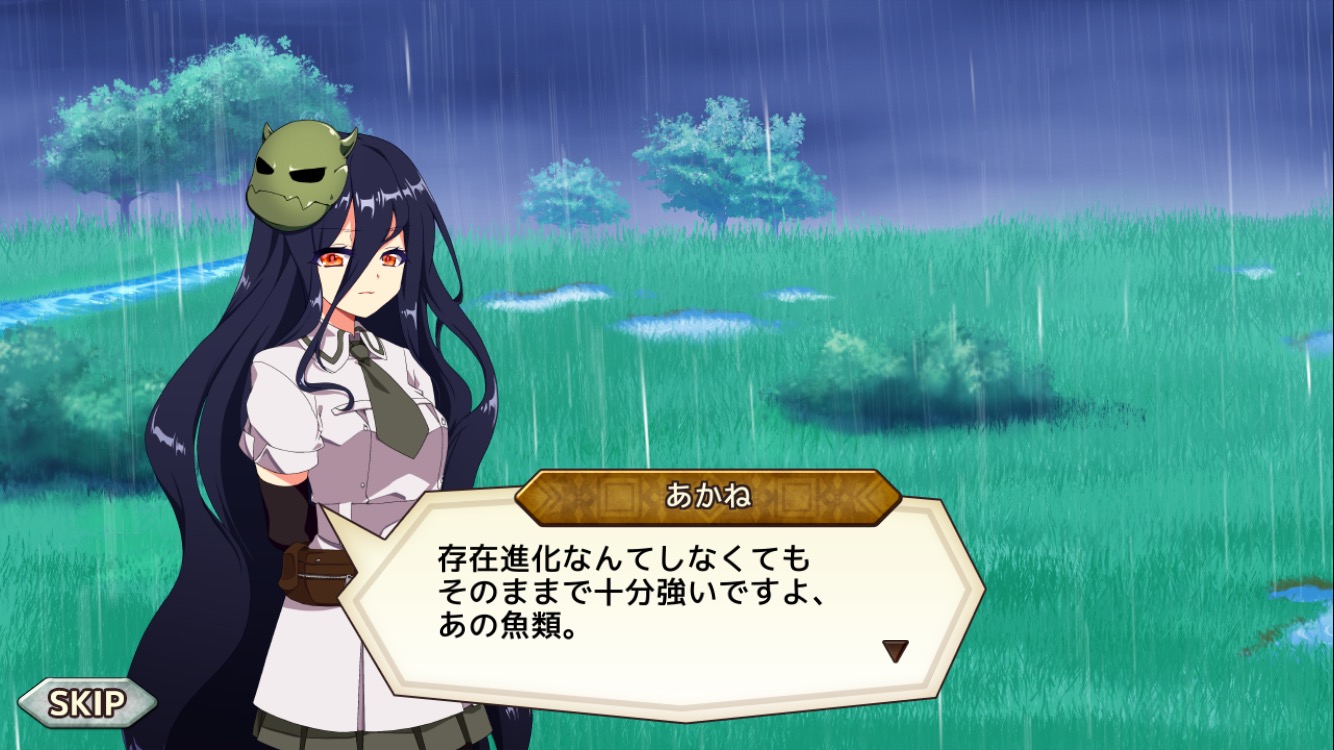The image size is (1334, 750).
Task: Skip the dialogue scene with SKIP
Action: [x=87, y=703]
